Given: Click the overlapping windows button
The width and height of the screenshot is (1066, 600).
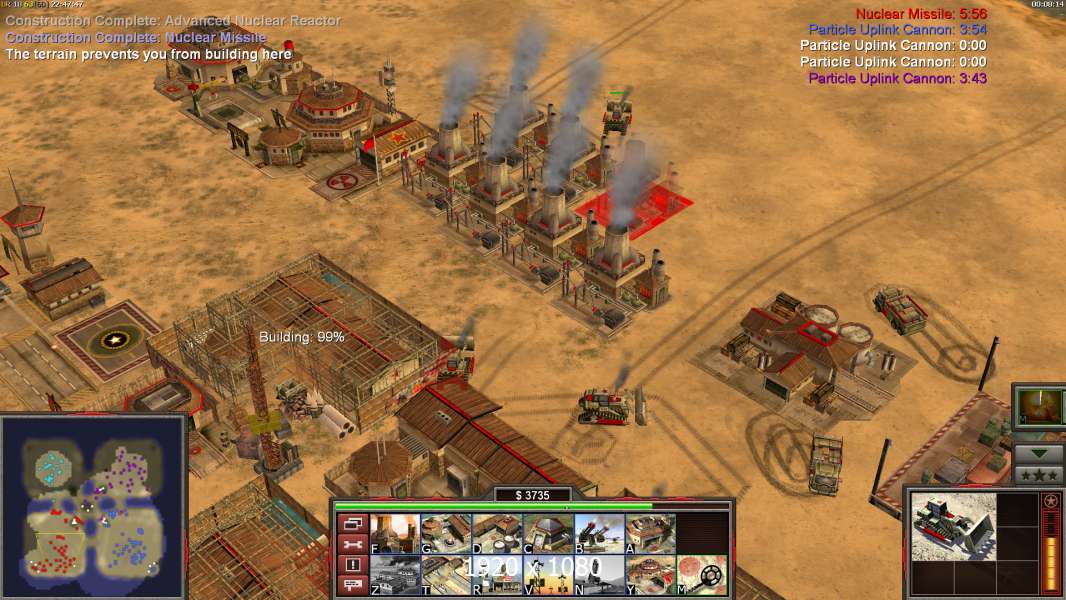Looking at the screenshot, I should point(351,523).
